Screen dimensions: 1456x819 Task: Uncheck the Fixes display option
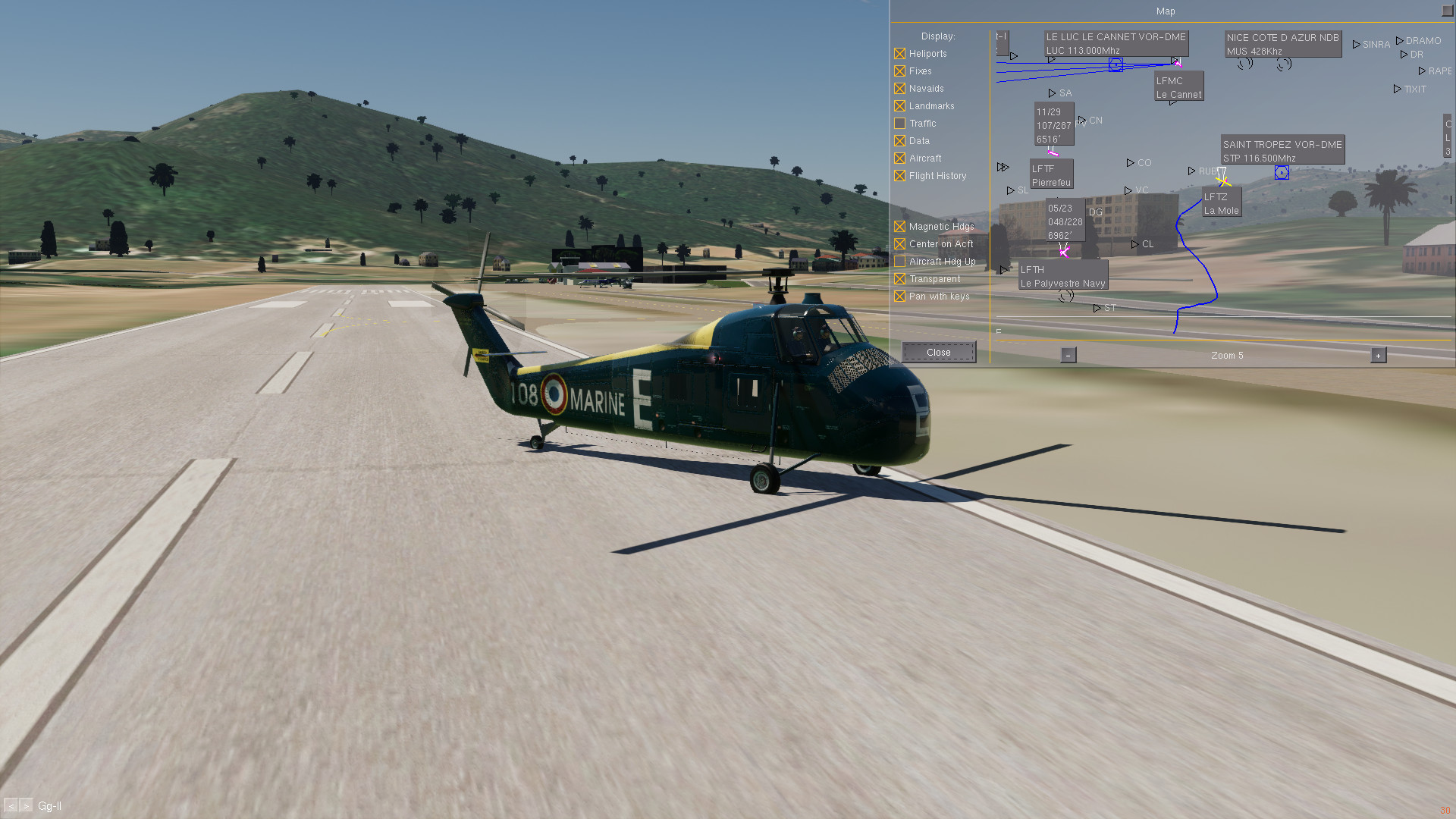tap(899, 71)
